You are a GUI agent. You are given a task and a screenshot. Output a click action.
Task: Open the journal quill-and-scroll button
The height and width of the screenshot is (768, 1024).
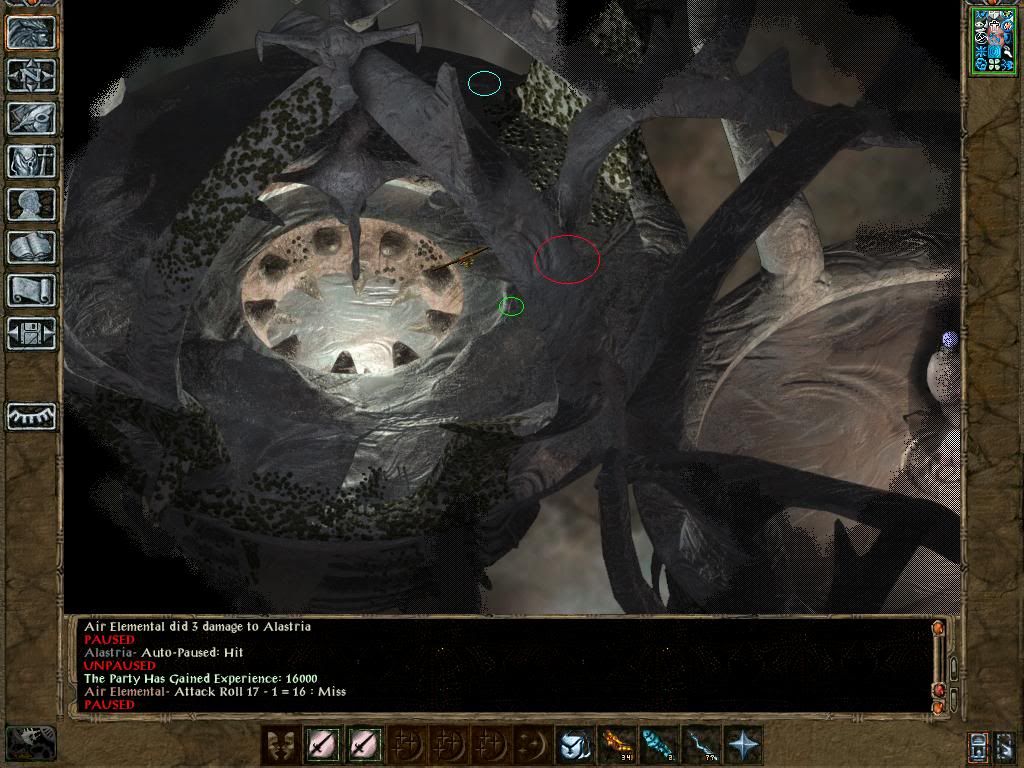click(x=31, y=118)
